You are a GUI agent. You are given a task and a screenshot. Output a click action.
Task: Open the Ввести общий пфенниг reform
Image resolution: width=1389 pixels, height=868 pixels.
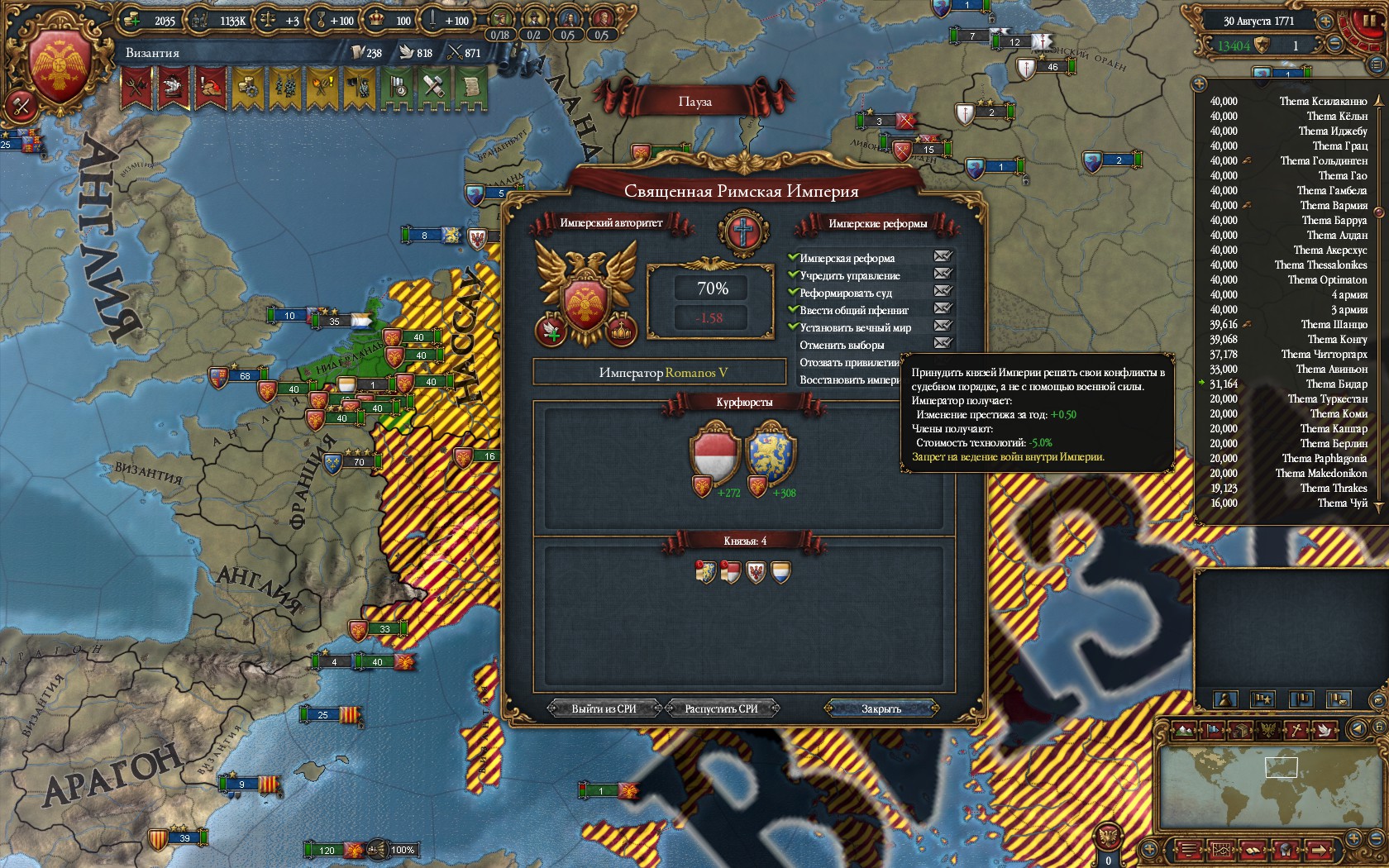853,310
